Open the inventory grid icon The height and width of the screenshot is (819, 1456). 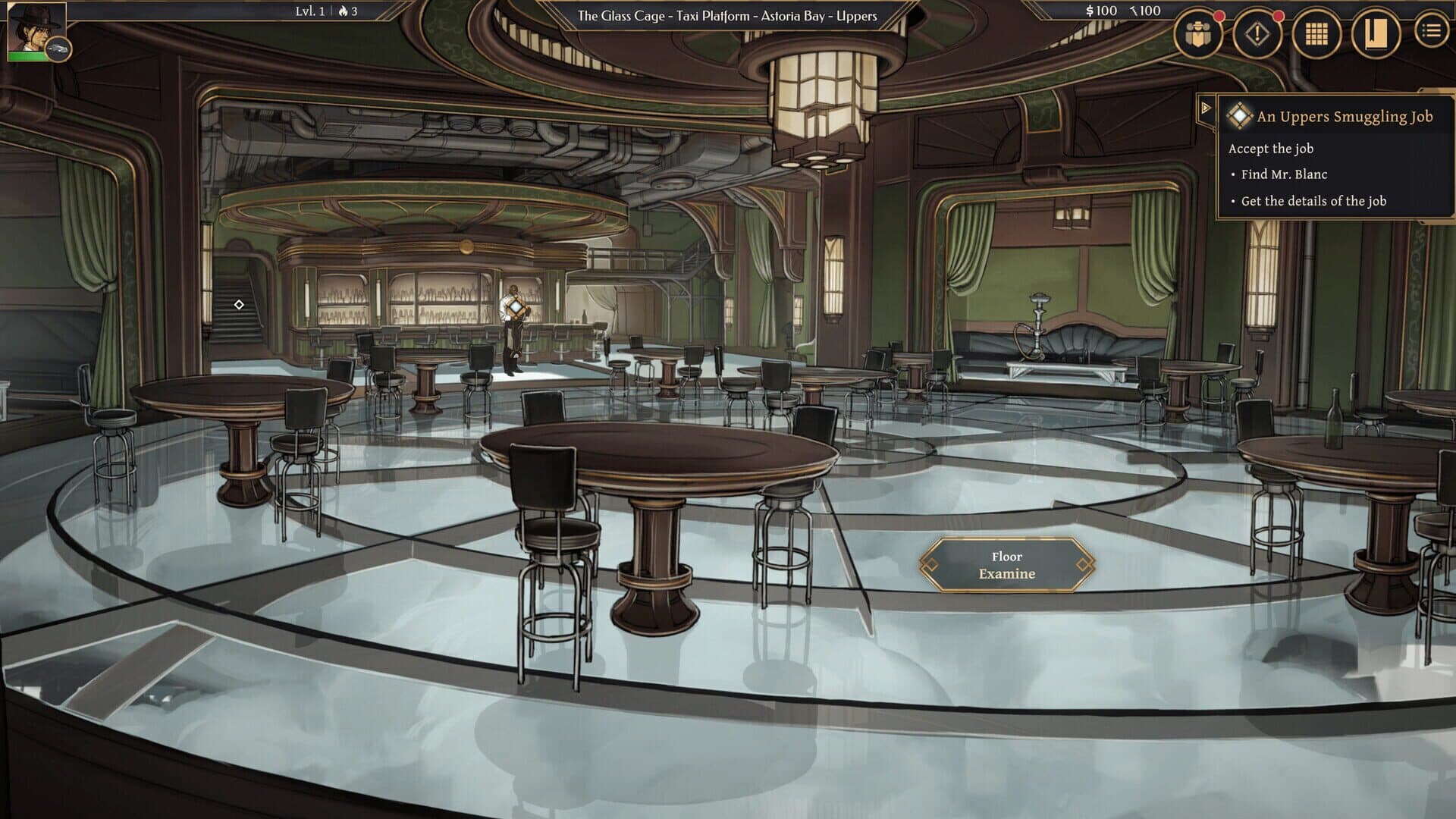[1316, 33]
